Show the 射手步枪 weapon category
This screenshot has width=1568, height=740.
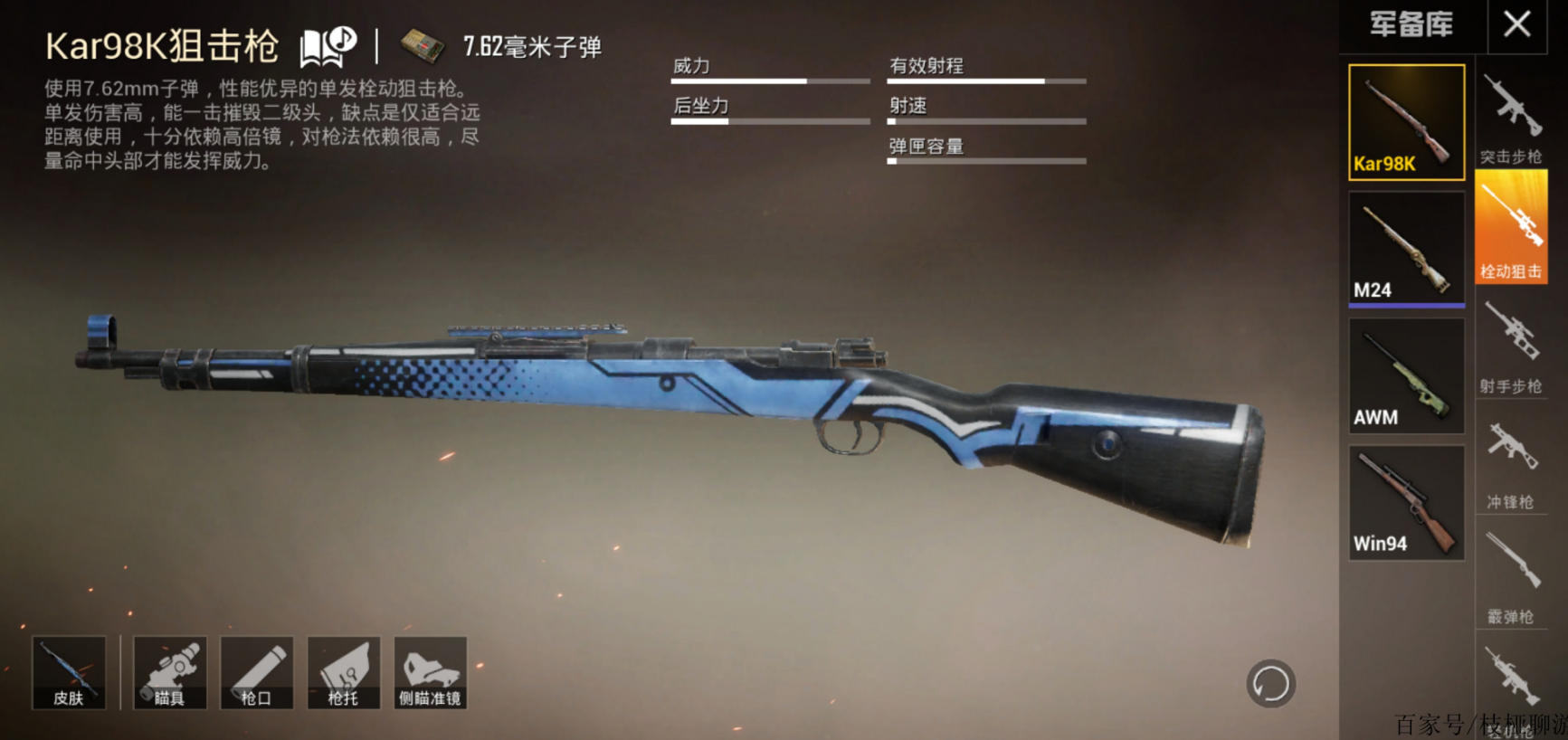pyautogui.click(x=1511, y=348)
